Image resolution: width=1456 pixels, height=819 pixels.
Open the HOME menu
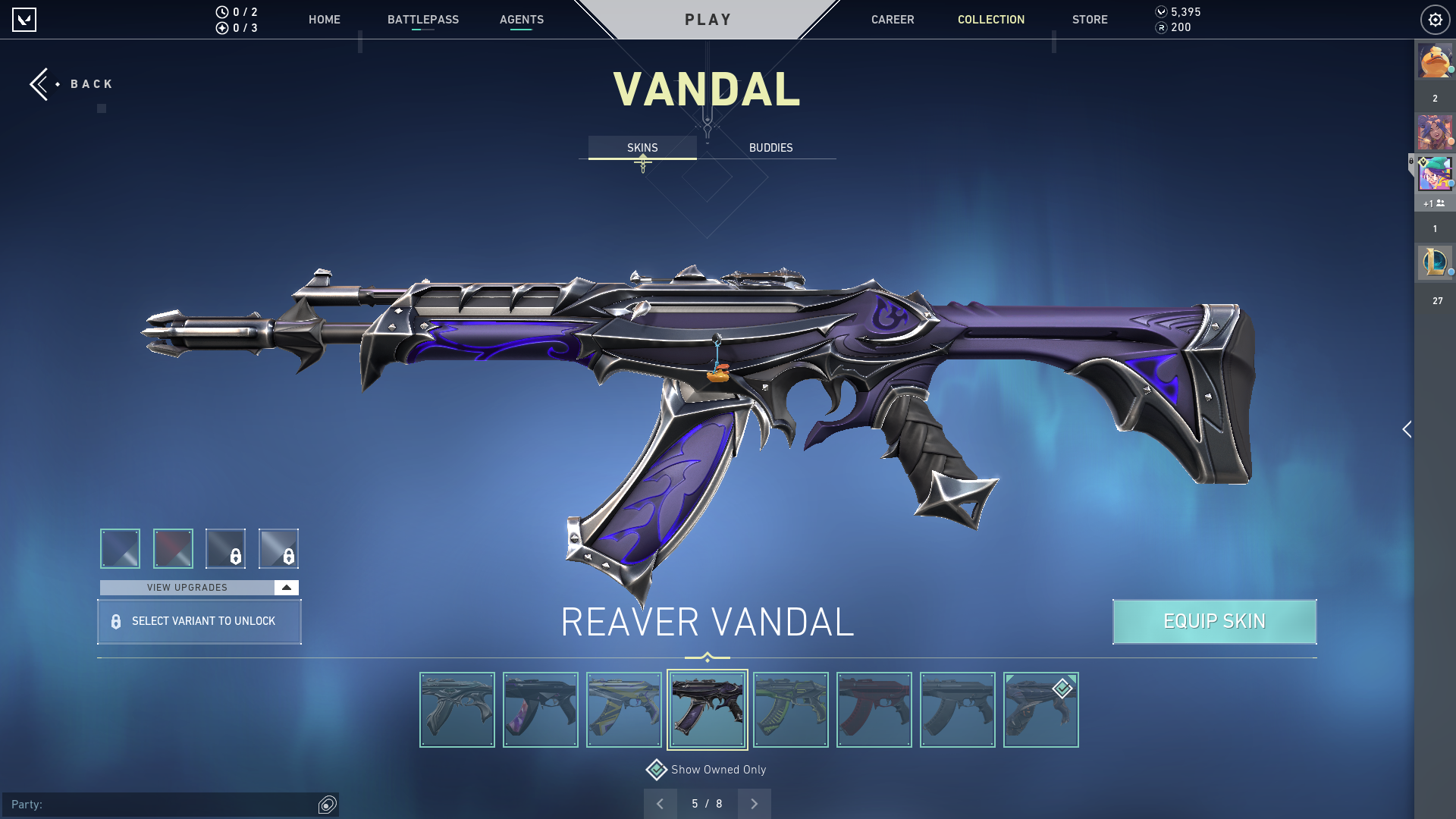tap(324, 20)
